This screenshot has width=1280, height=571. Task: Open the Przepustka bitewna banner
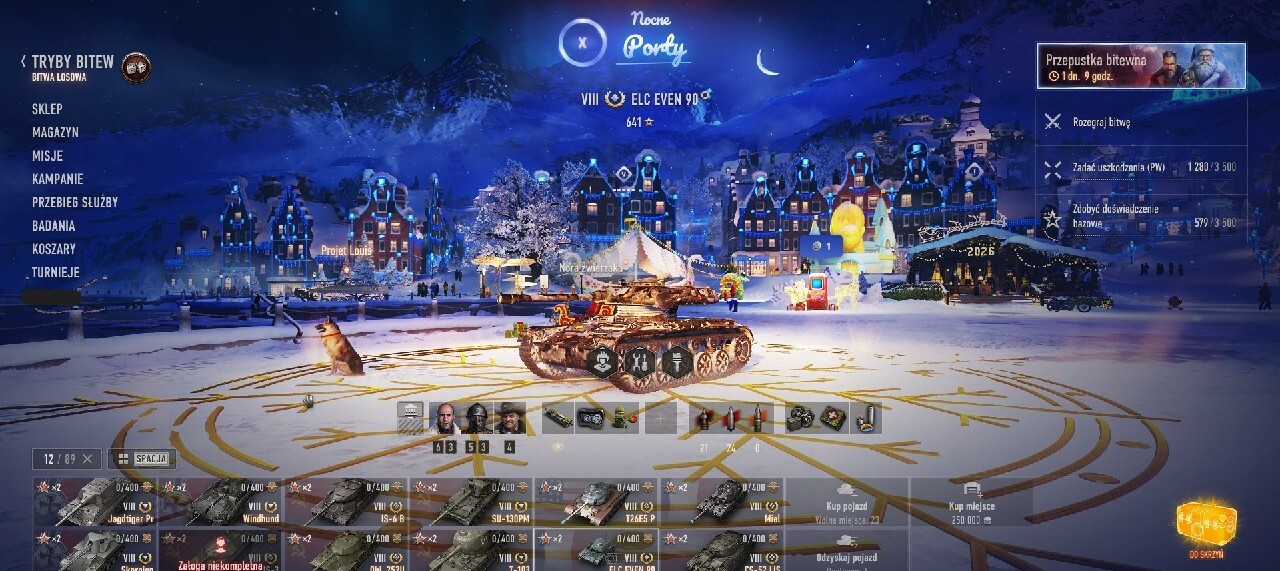(1141, 66)
